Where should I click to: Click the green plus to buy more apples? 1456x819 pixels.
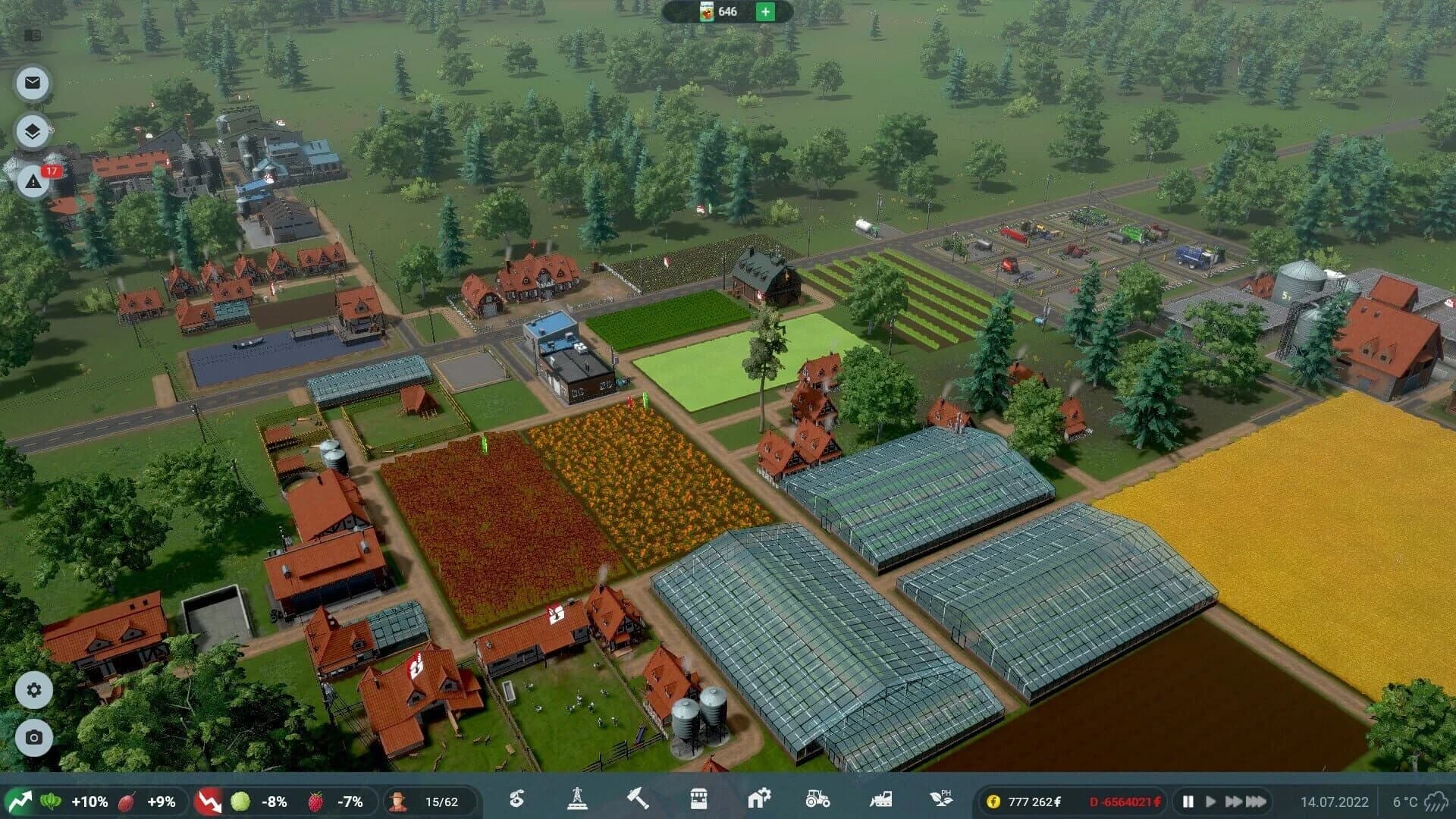(765, 12)
